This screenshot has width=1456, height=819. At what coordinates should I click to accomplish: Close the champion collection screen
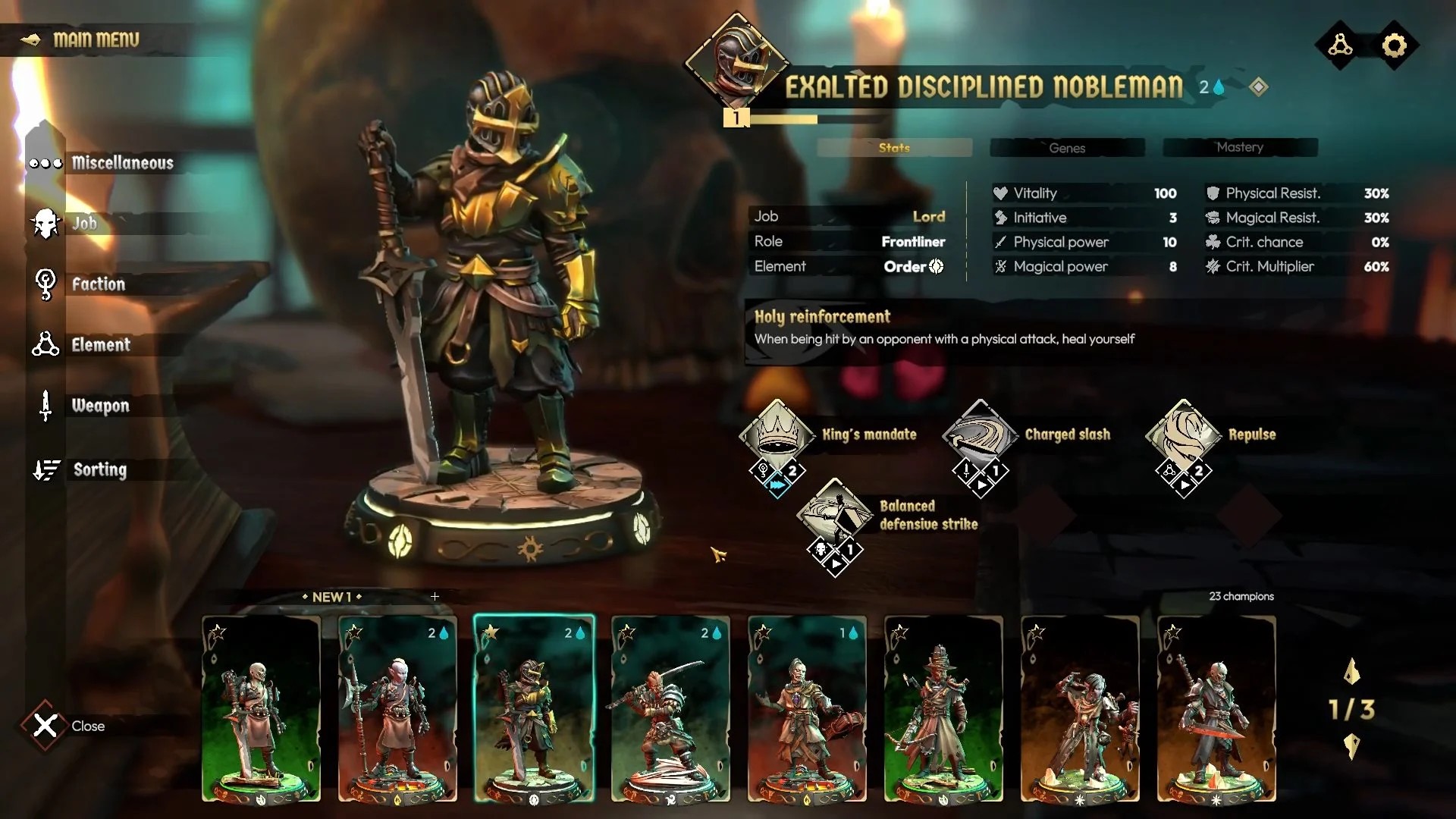pyautogui.click(x=45, y=726)
